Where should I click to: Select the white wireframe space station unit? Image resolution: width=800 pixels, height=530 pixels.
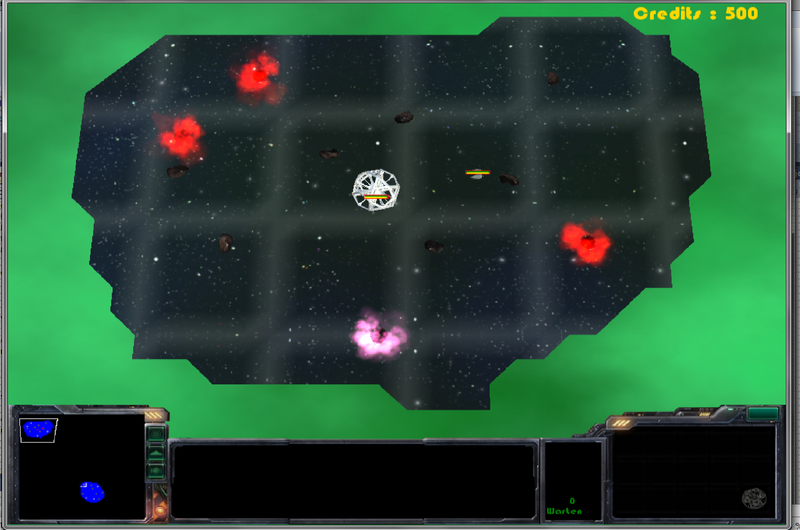pos(377,189)
